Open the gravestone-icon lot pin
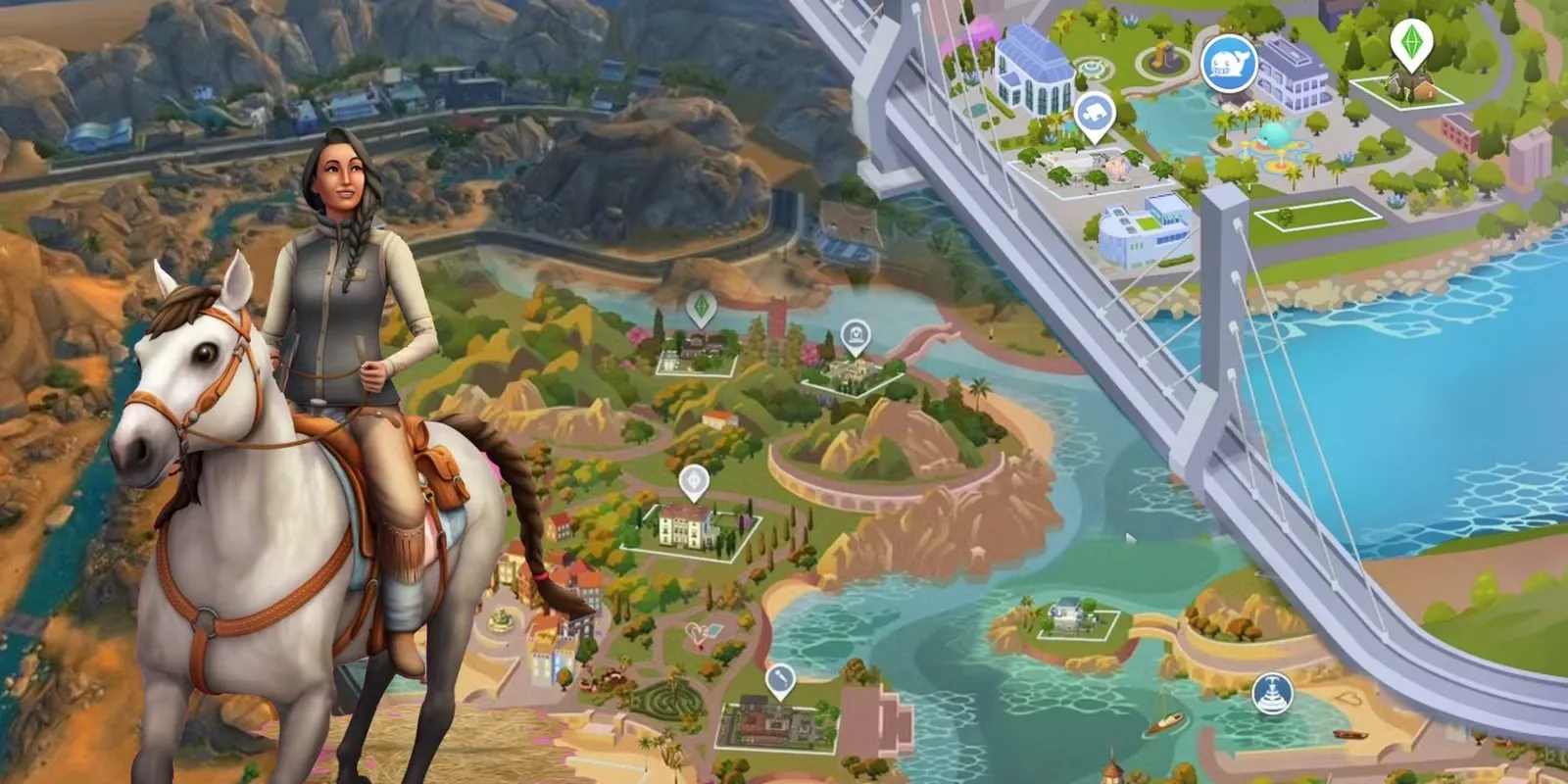This screenshot has width=1568, height=784. (x=856, y=337)
